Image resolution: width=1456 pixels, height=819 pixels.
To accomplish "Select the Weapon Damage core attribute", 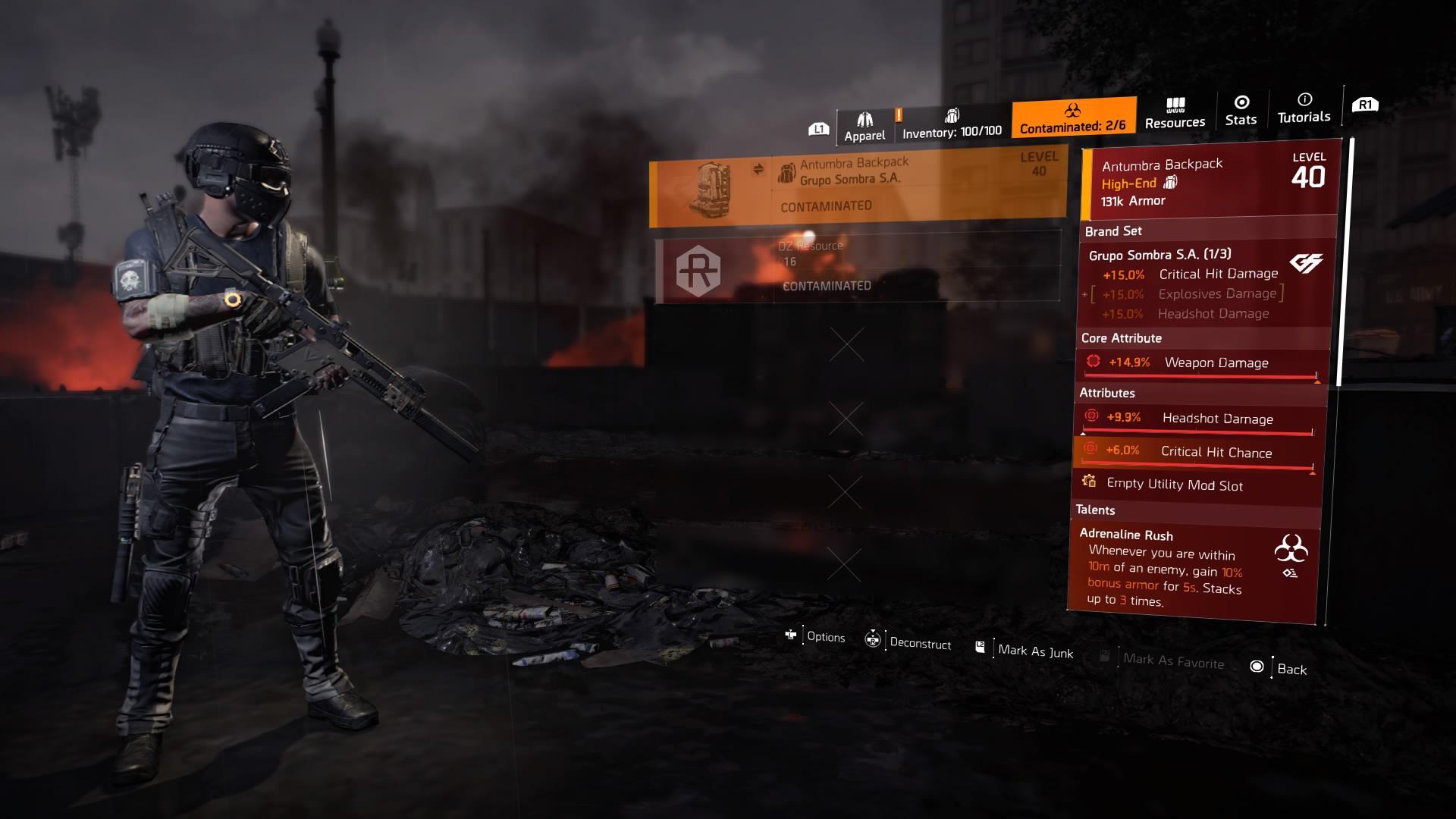I will pyautogui.click(x=1201, y=363).
